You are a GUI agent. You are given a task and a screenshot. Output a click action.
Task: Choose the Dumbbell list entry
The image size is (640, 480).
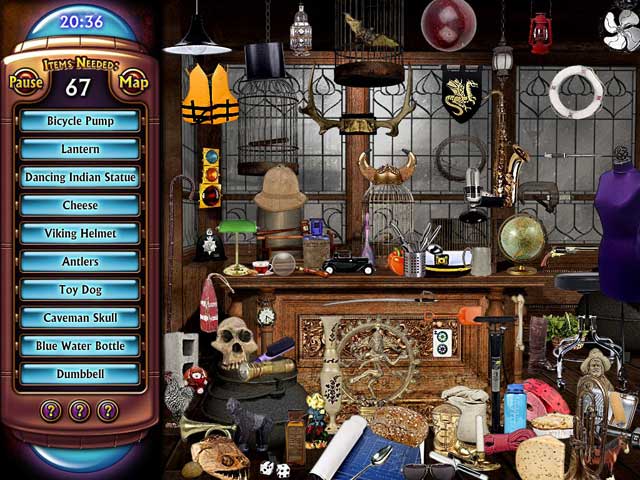[80, 374]
